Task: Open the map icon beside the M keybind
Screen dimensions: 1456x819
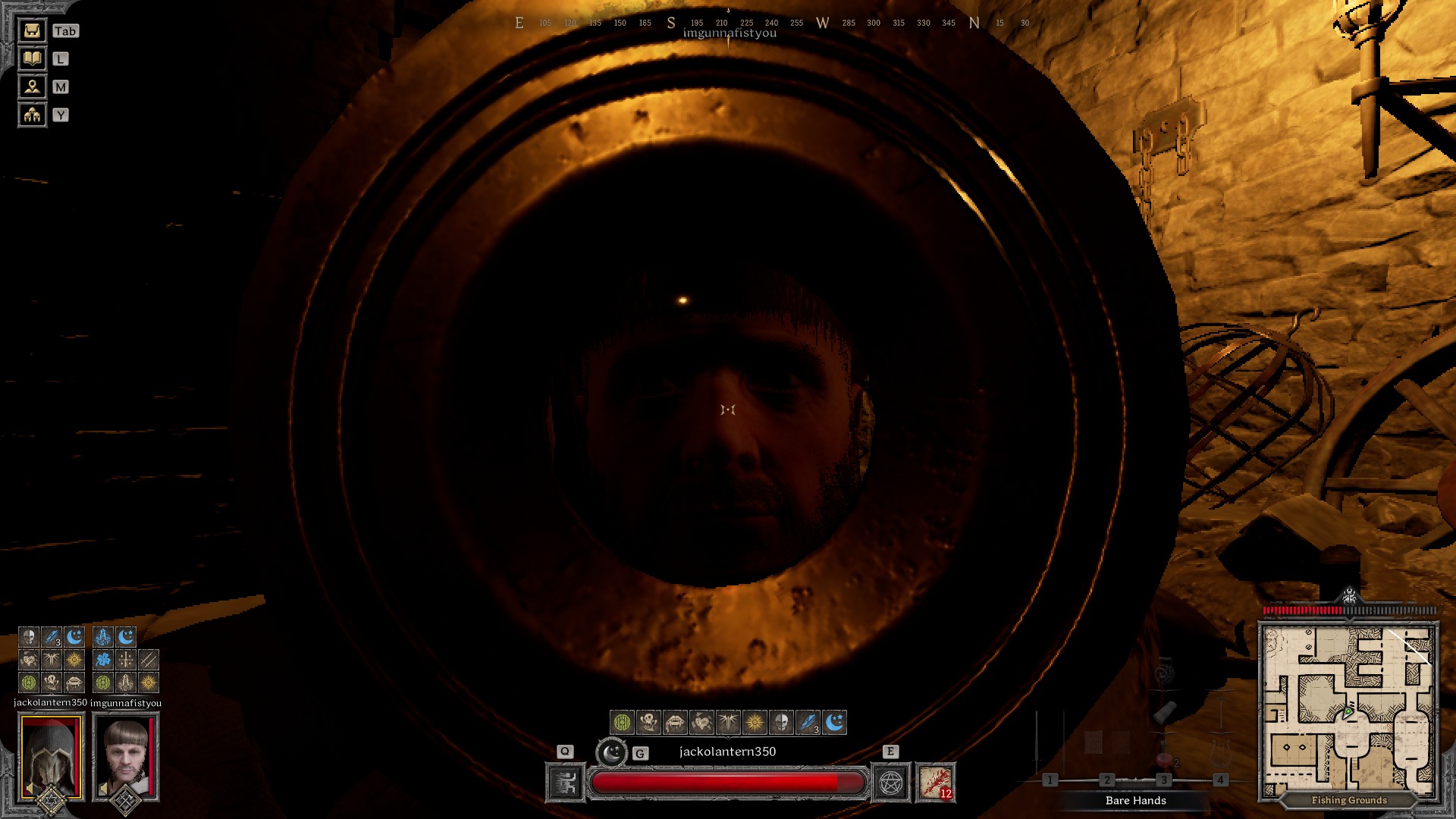Action: point(31,87)
